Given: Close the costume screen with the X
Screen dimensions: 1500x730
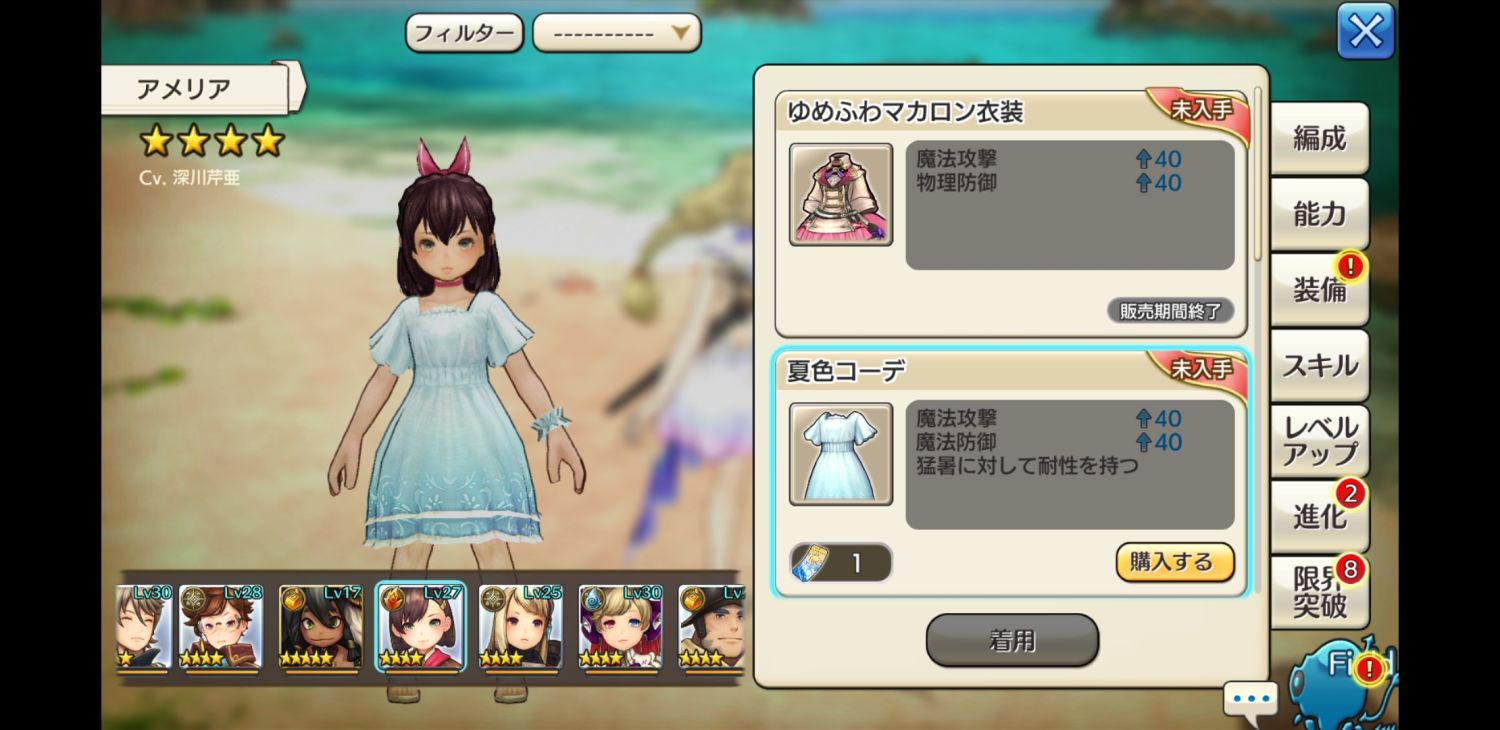Looking at the screenshot, I should 1365,32.
